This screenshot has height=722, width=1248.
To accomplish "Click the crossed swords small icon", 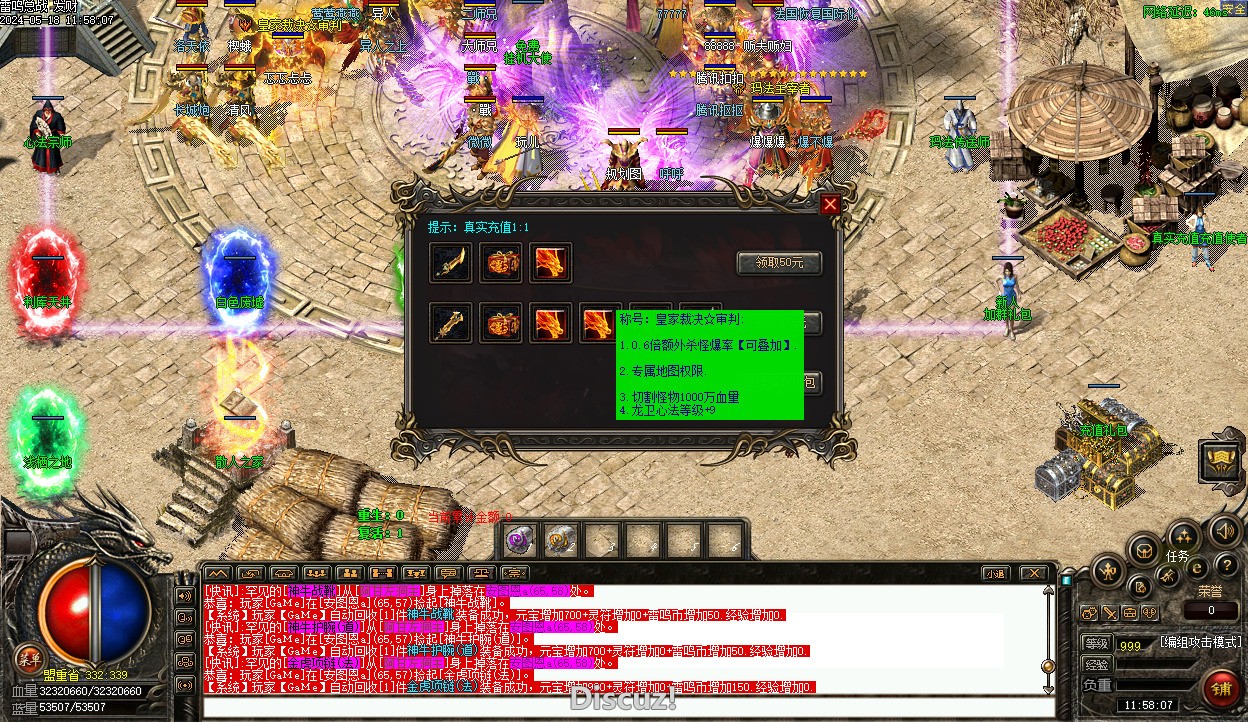I will pos(1169,575).
